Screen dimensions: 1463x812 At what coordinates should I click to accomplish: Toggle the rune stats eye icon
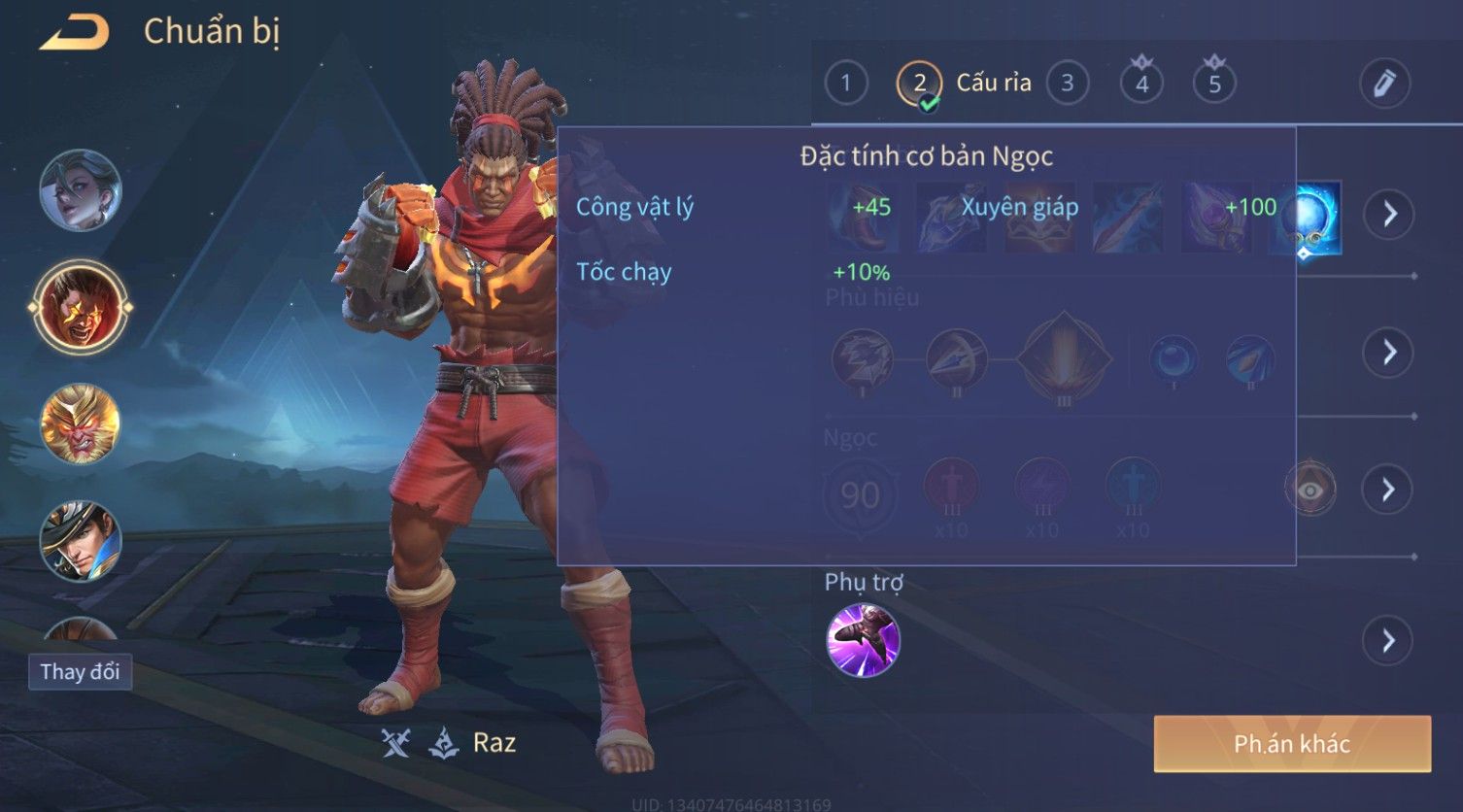click(1310, 490)
